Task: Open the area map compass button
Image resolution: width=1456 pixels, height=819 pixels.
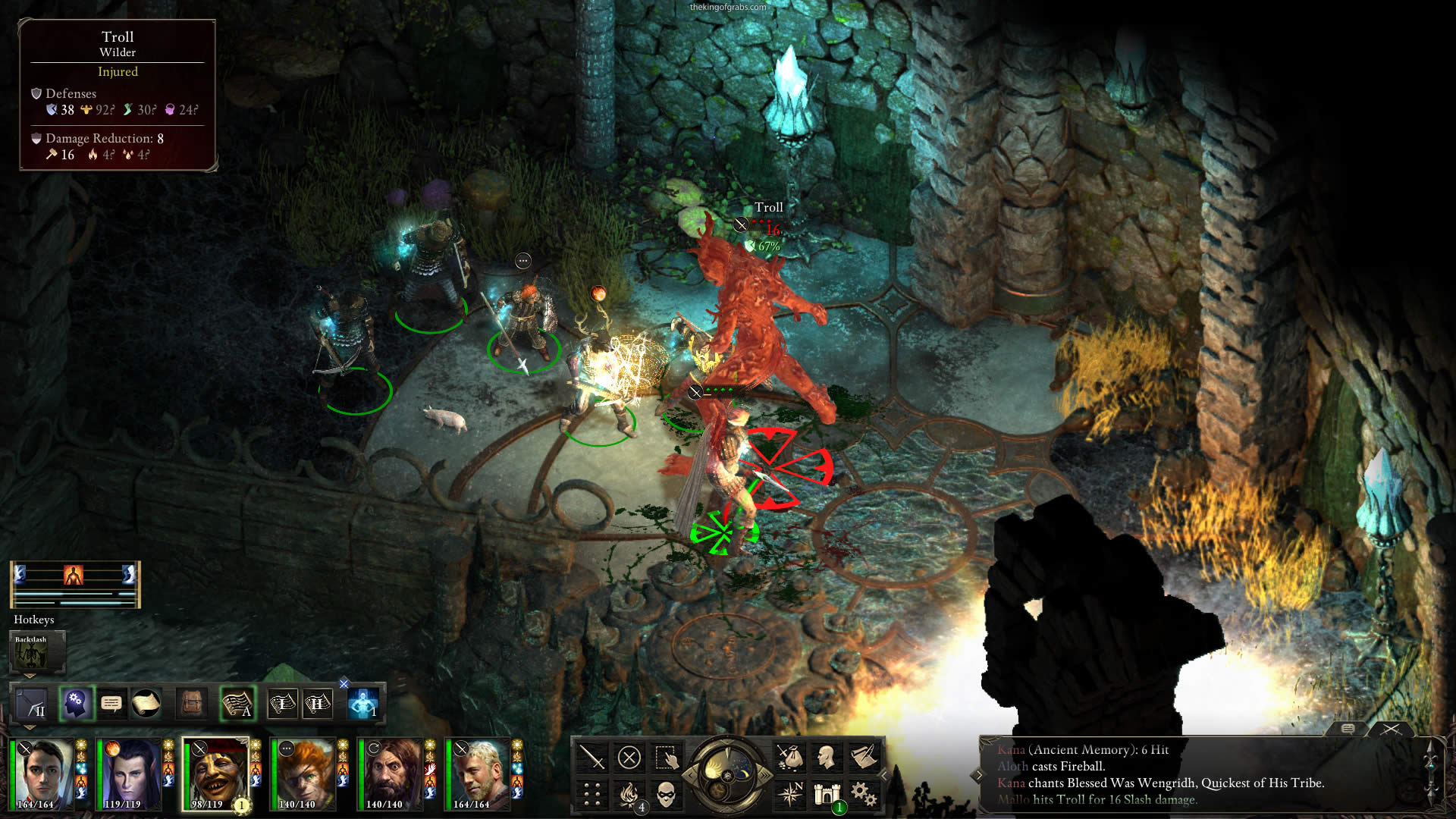Action: point(789,794)
